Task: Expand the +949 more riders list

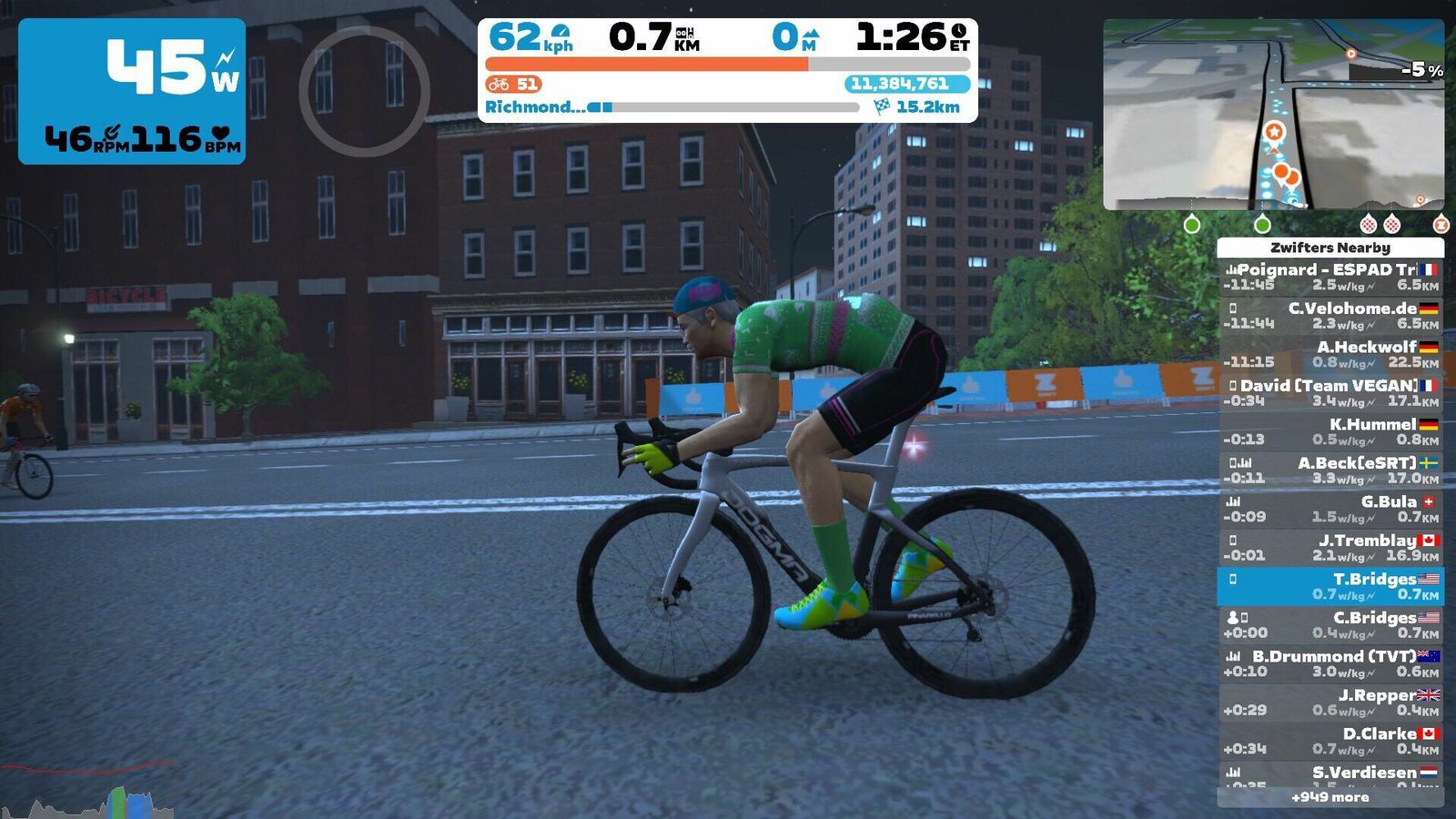Action: [x=1330, y=797]
